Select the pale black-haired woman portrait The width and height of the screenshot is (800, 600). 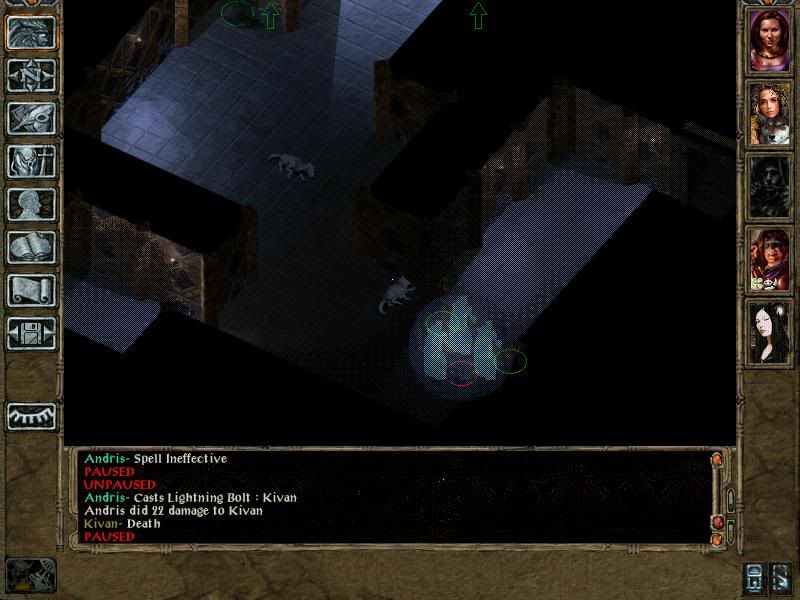(x=770, y=332)
